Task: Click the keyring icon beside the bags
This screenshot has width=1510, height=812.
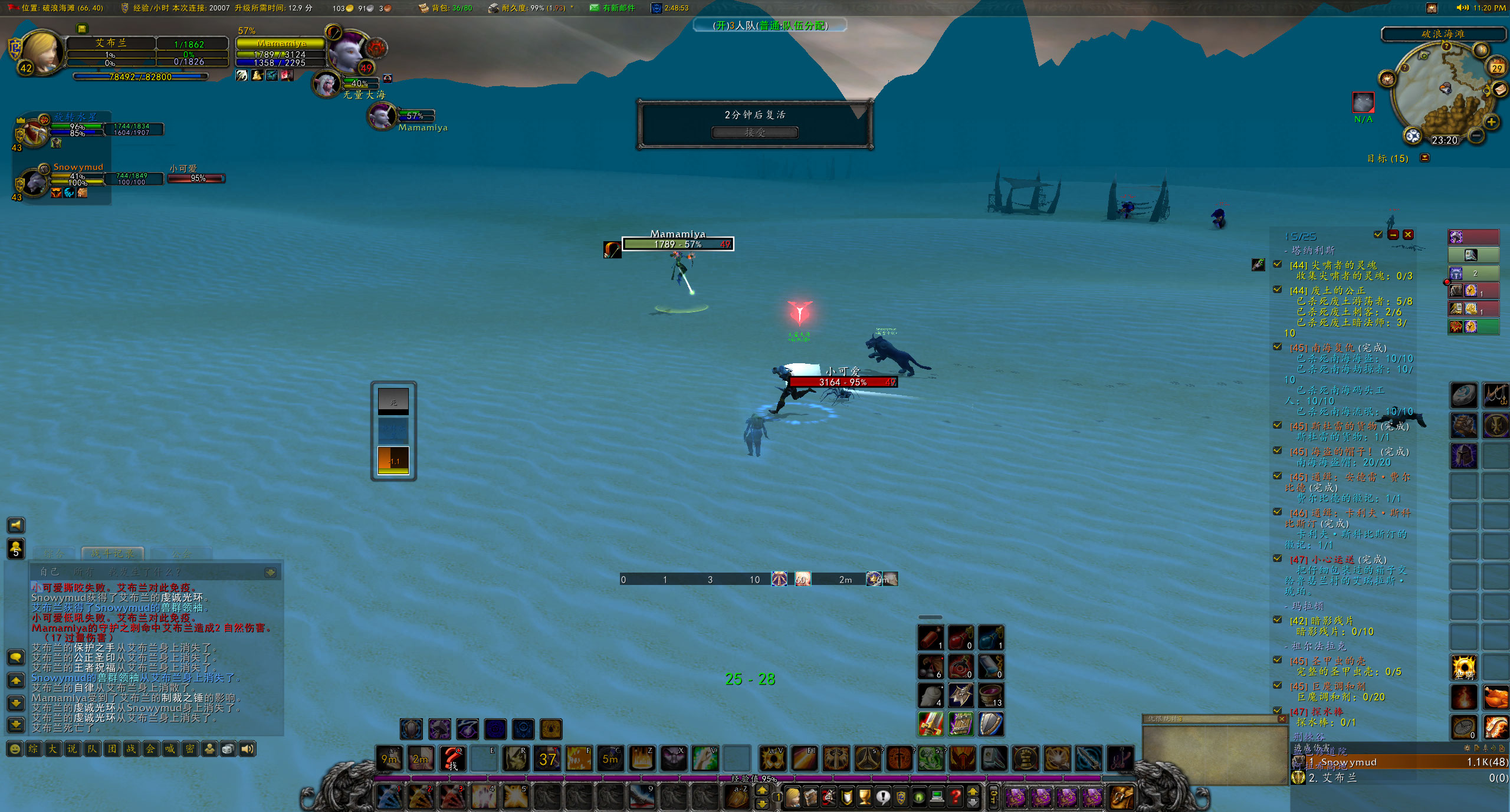Action: pyautogui.click(x=993, y=797)
